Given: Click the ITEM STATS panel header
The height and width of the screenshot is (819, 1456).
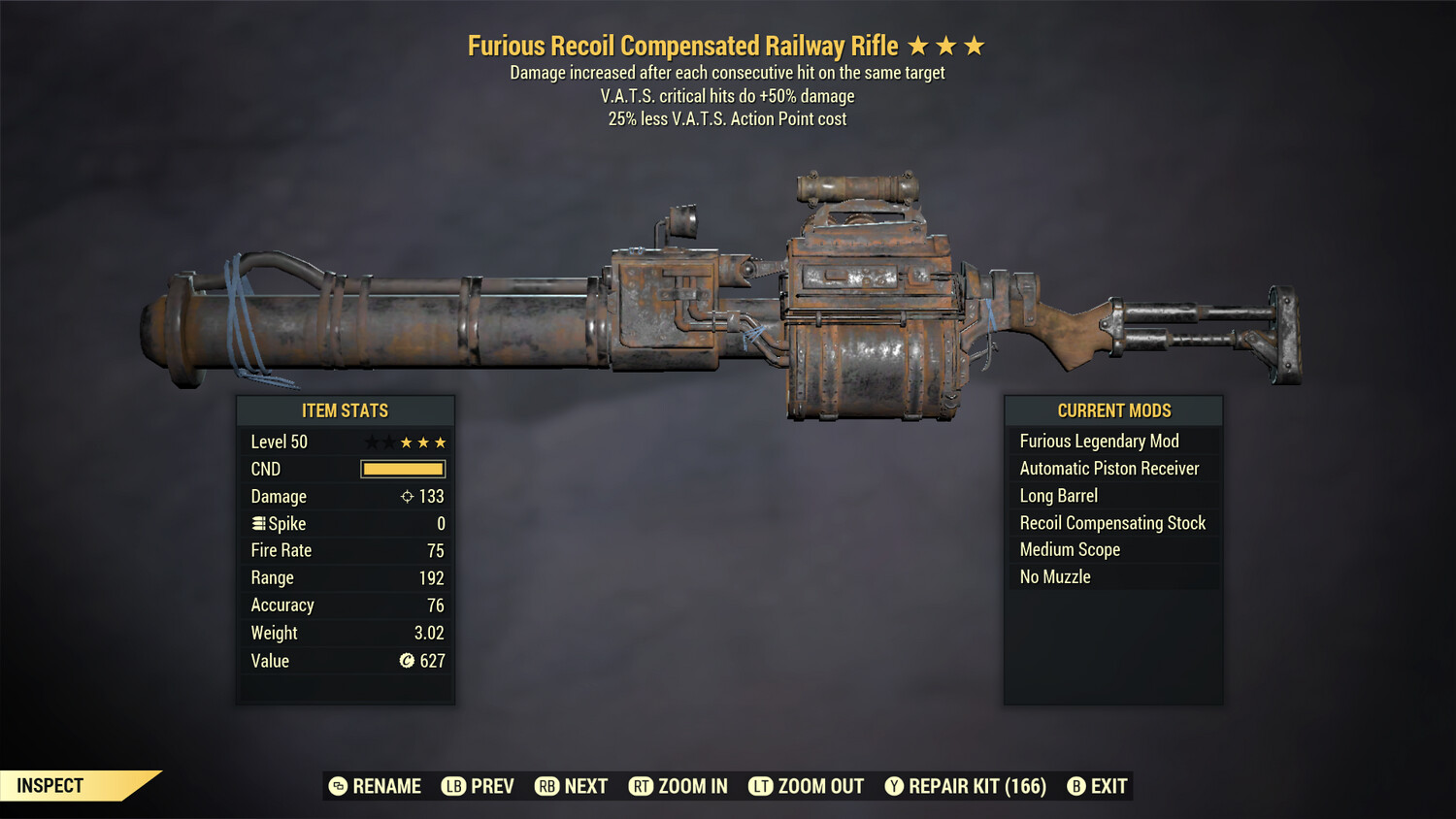Looking at the screenshot, I should 346,409.
